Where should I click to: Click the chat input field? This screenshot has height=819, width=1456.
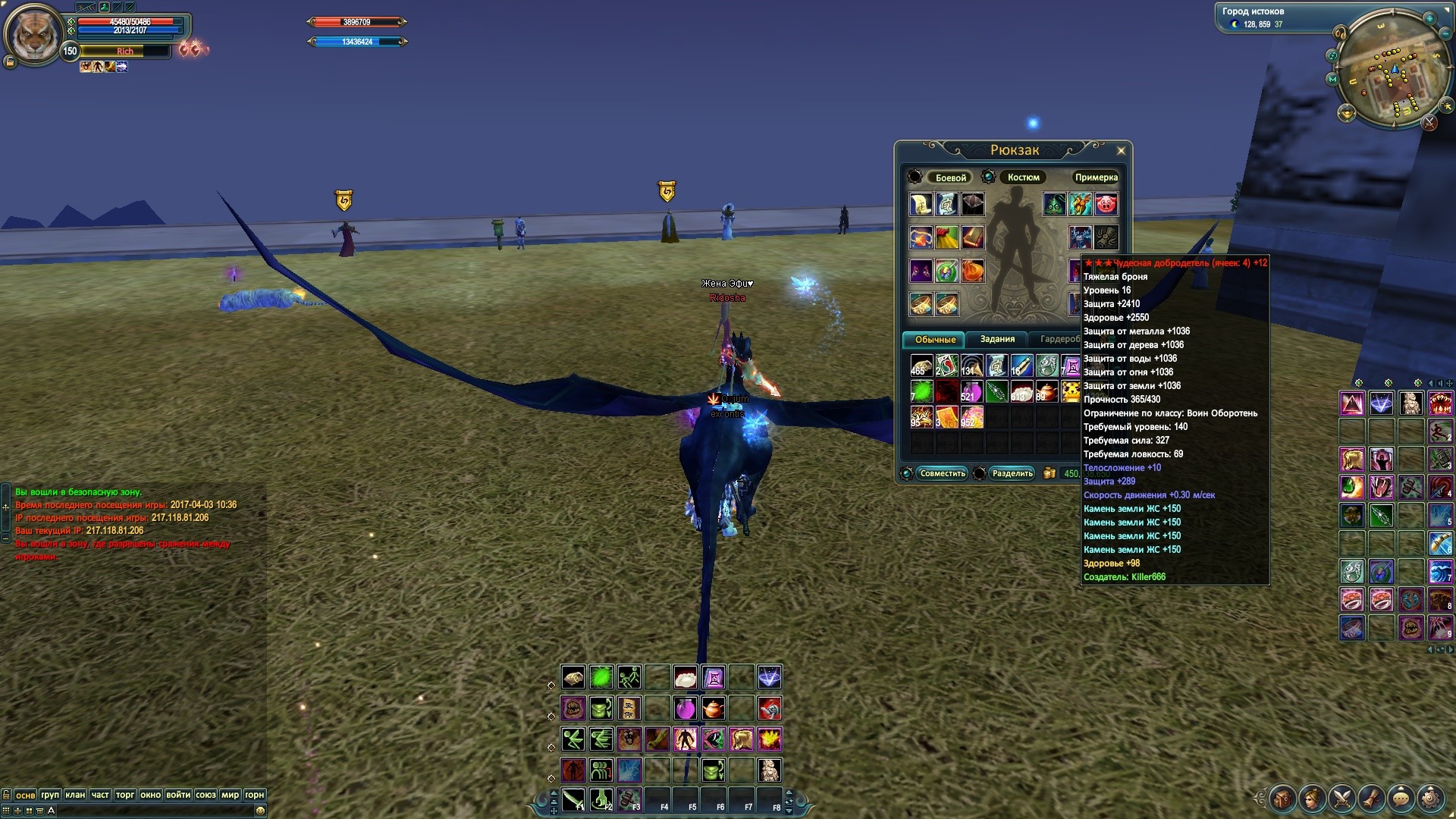point(152,811)
